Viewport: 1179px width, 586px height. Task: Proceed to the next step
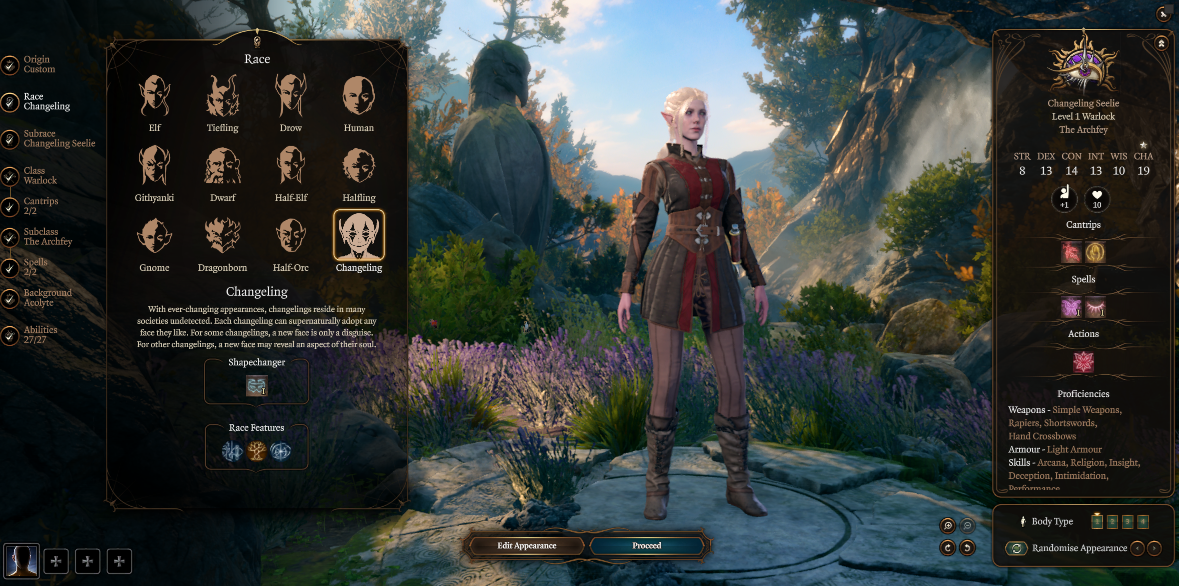pyautogui.click(x=647, y=546)
